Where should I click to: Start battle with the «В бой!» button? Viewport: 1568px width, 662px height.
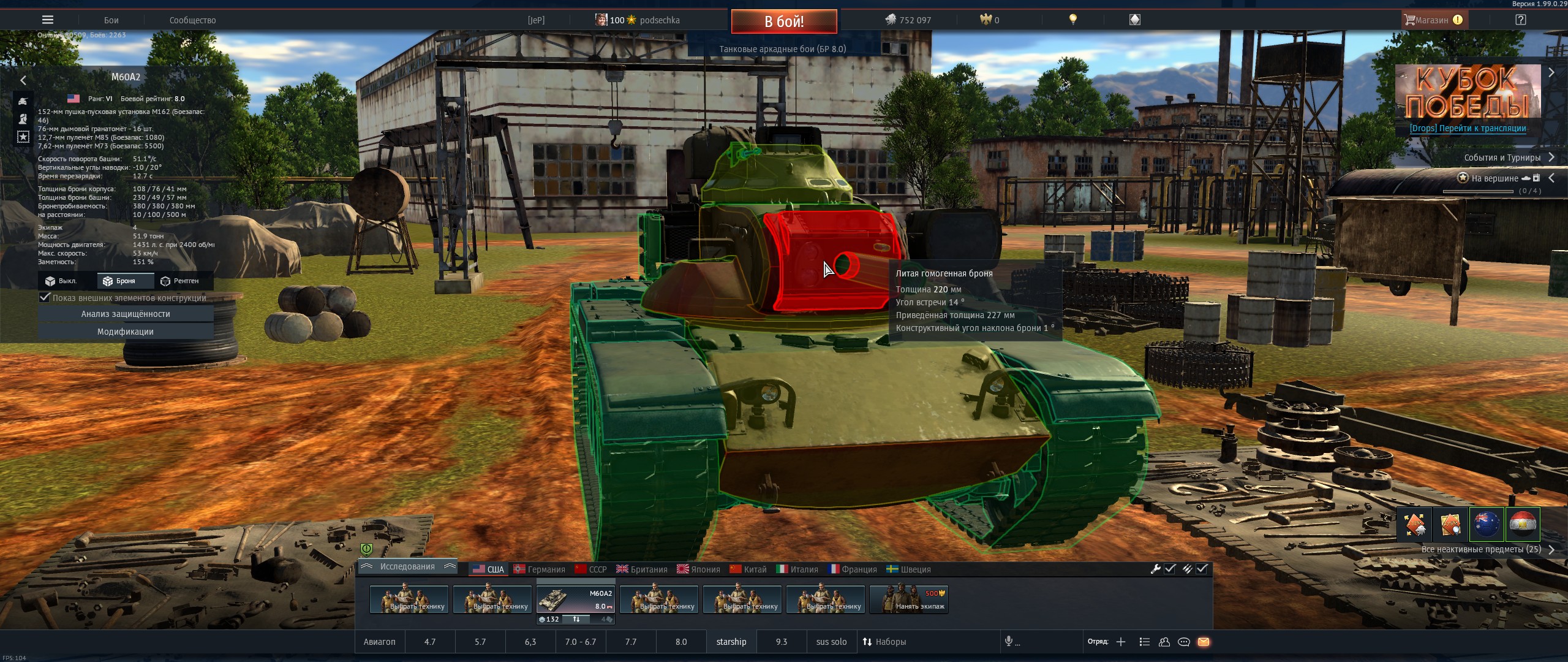[783, 21]
